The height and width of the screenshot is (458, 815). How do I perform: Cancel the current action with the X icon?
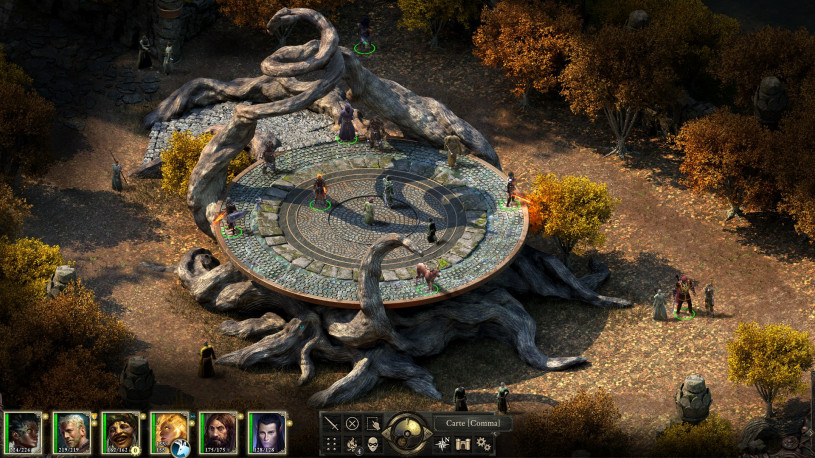click(x=352, y=423)
